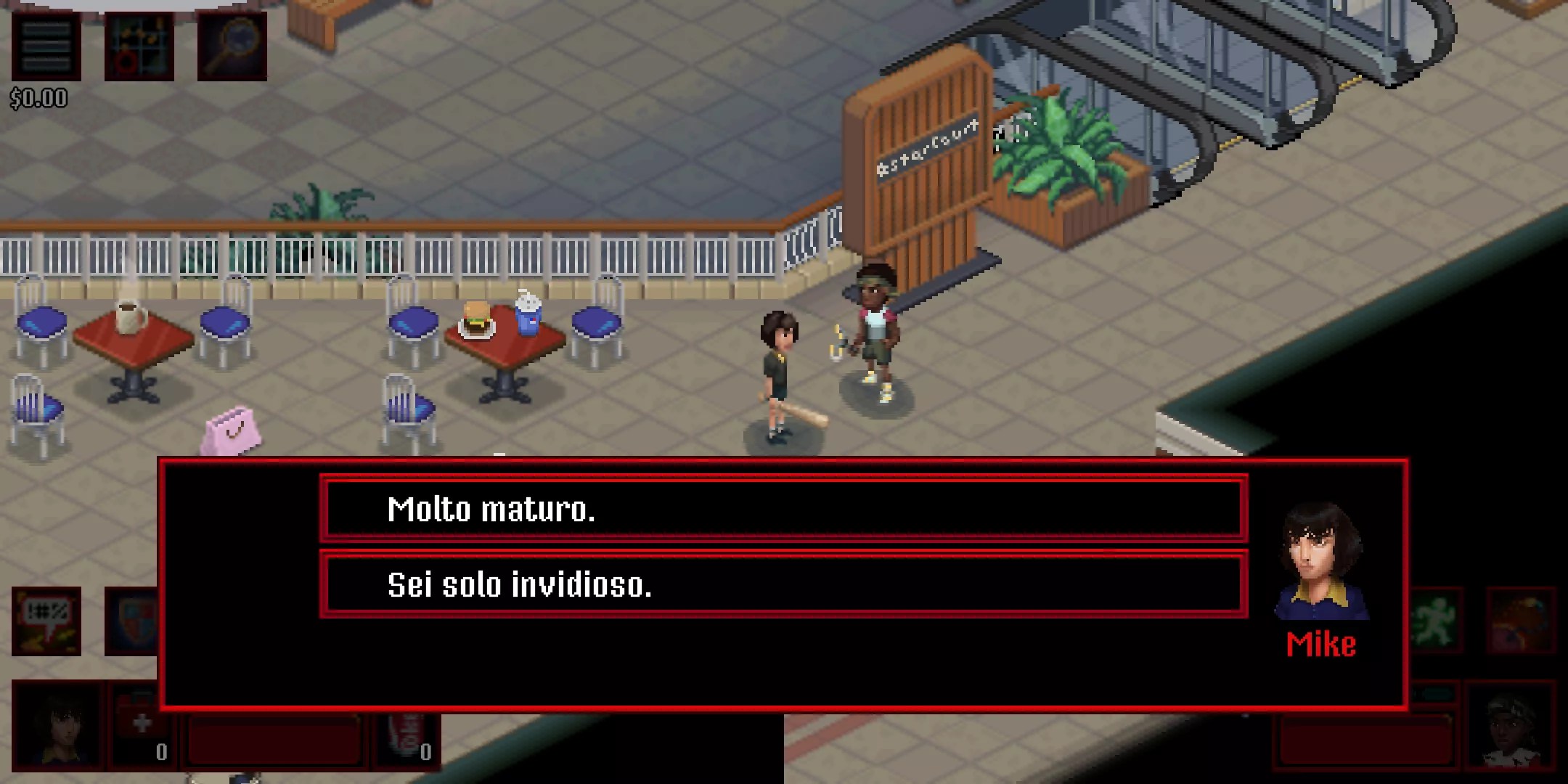1568x784 pixels.
Task: Activate Mike's insult taunt ability
Action: (x=46, y=621)
